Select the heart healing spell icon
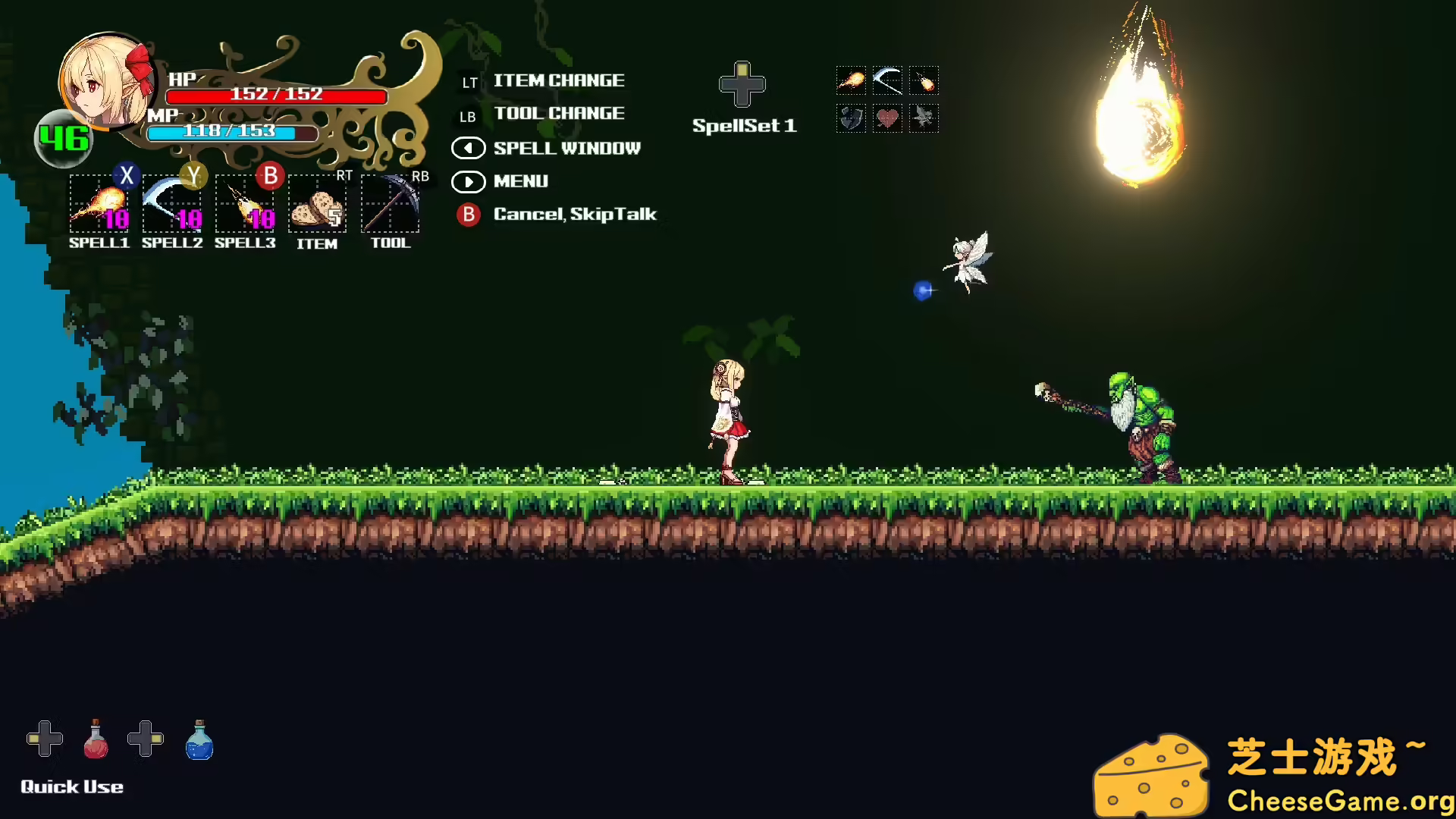Screen dimensions: 1456x819 click(x=888, y=119)
